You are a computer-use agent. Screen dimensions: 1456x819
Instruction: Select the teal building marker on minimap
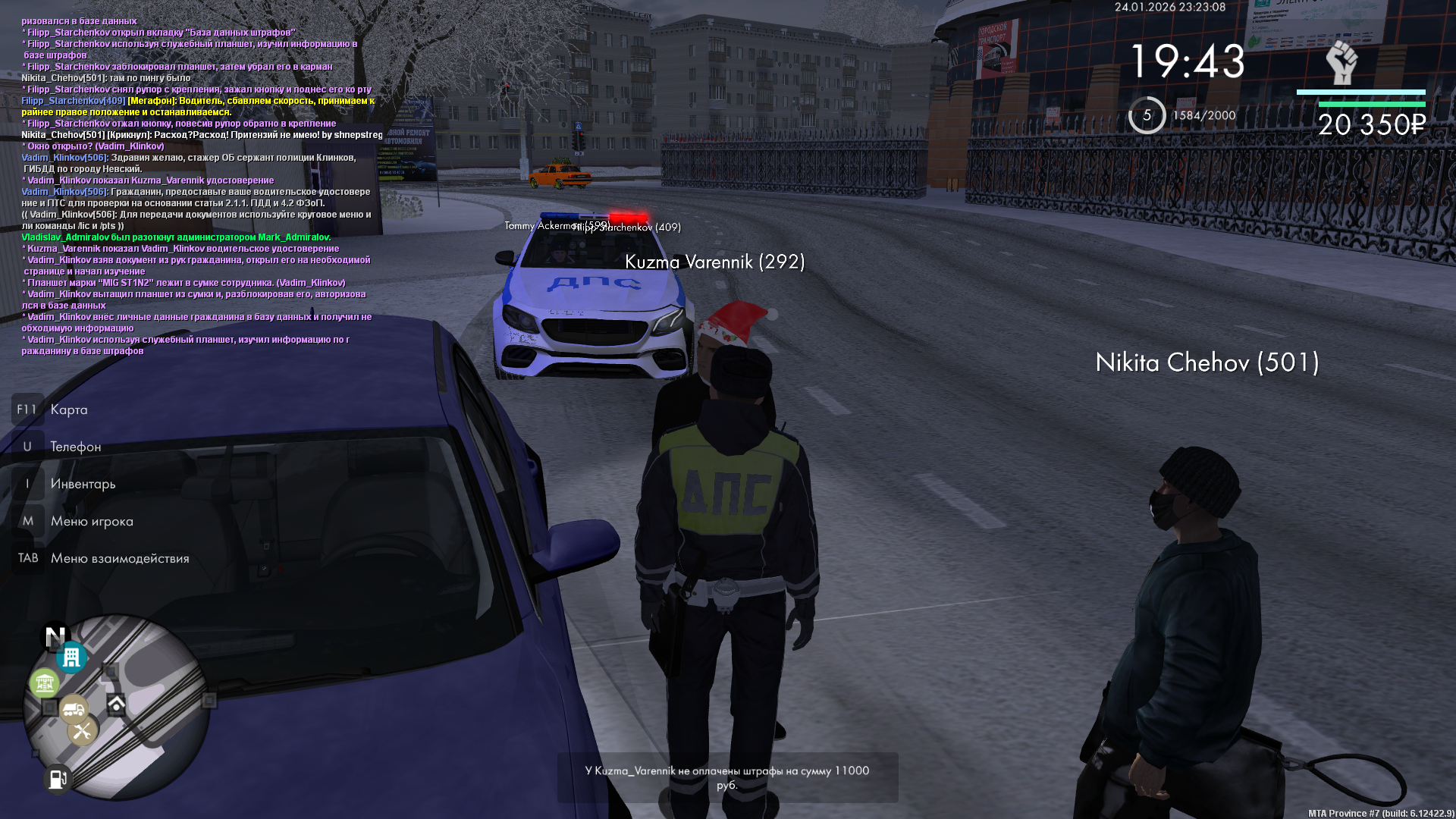point(71,657)
